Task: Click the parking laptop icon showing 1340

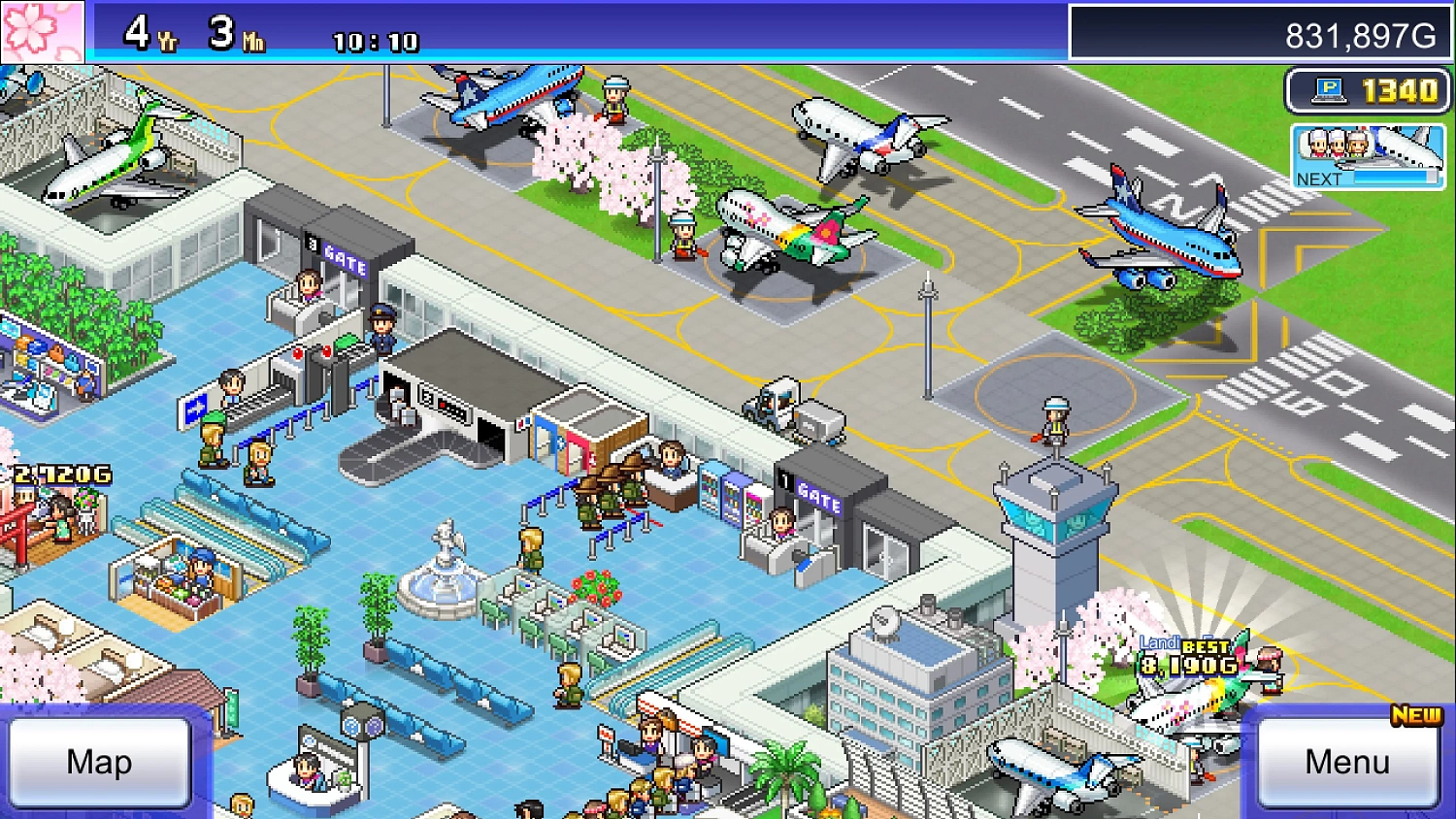Action: (x=1367, y=90)
